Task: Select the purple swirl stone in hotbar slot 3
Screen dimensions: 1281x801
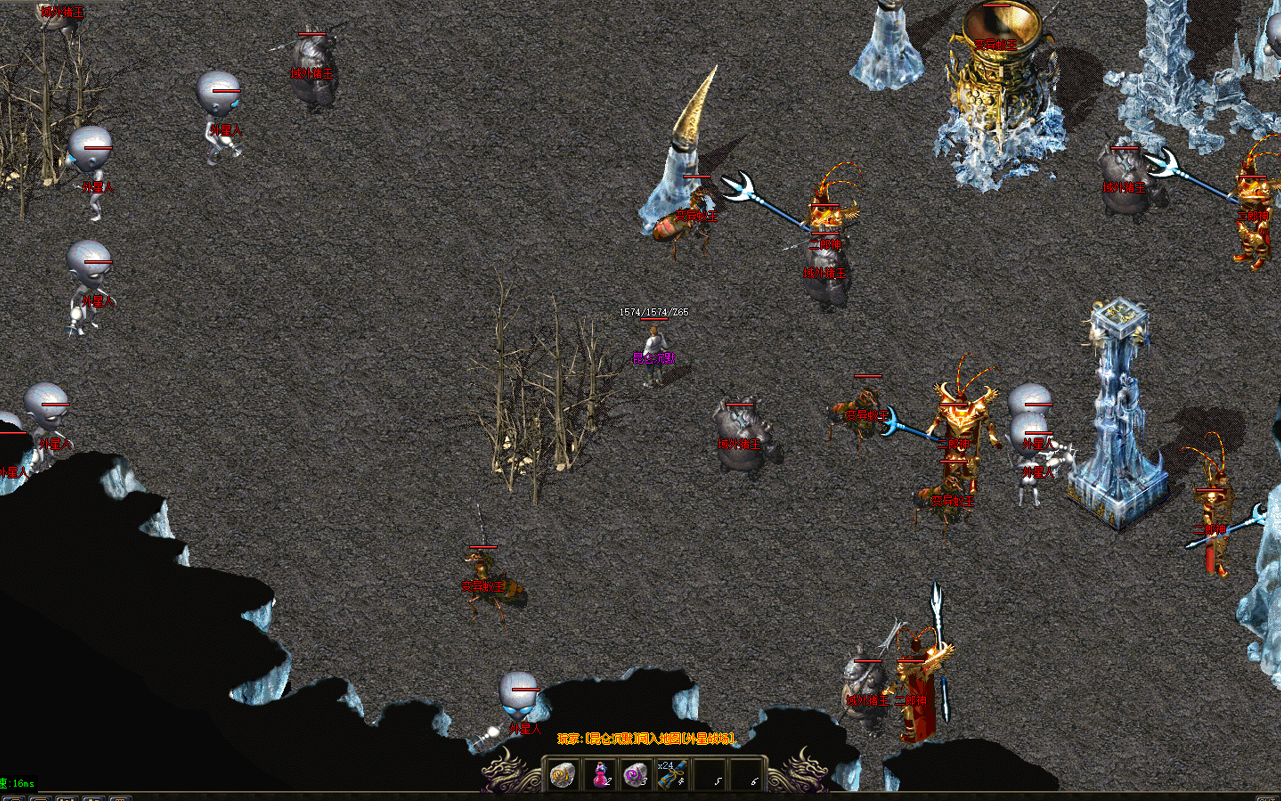Action: [635, 773]
